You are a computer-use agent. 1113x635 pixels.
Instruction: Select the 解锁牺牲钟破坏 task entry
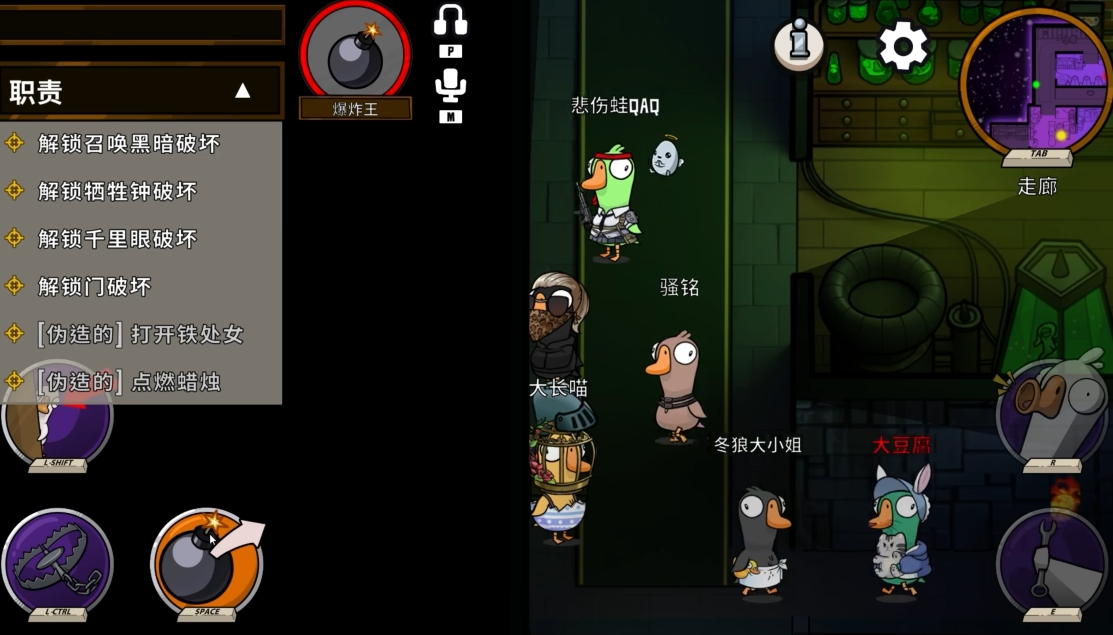[x=117, y=191]
